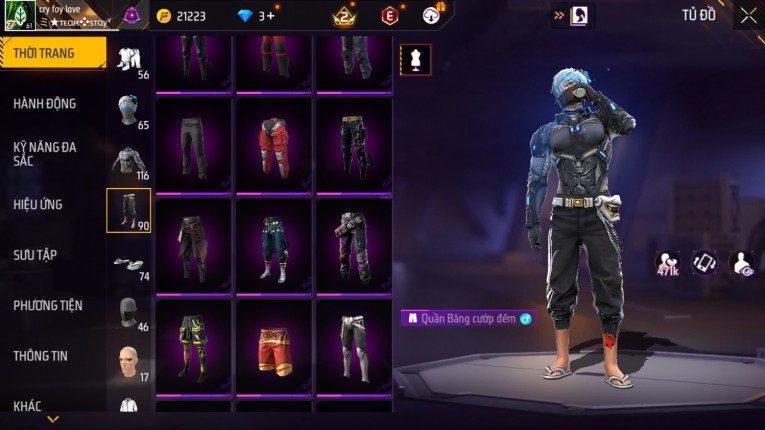Close the wardrobe with the X button
Screen dimensions: 765x430
748,15
